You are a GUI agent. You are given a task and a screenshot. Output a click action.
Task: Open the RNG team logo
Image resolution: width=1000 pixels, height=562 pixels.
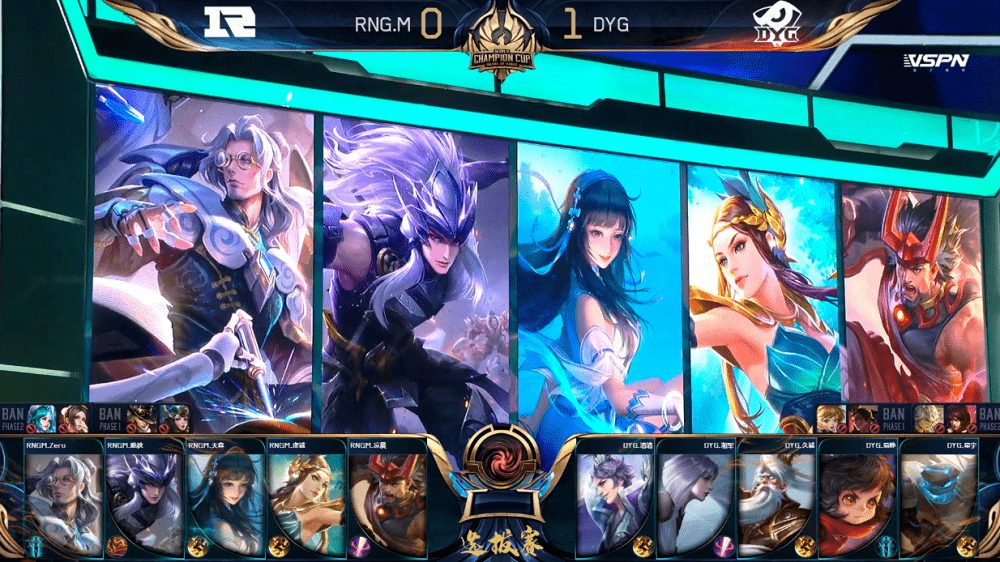[229, 23]
